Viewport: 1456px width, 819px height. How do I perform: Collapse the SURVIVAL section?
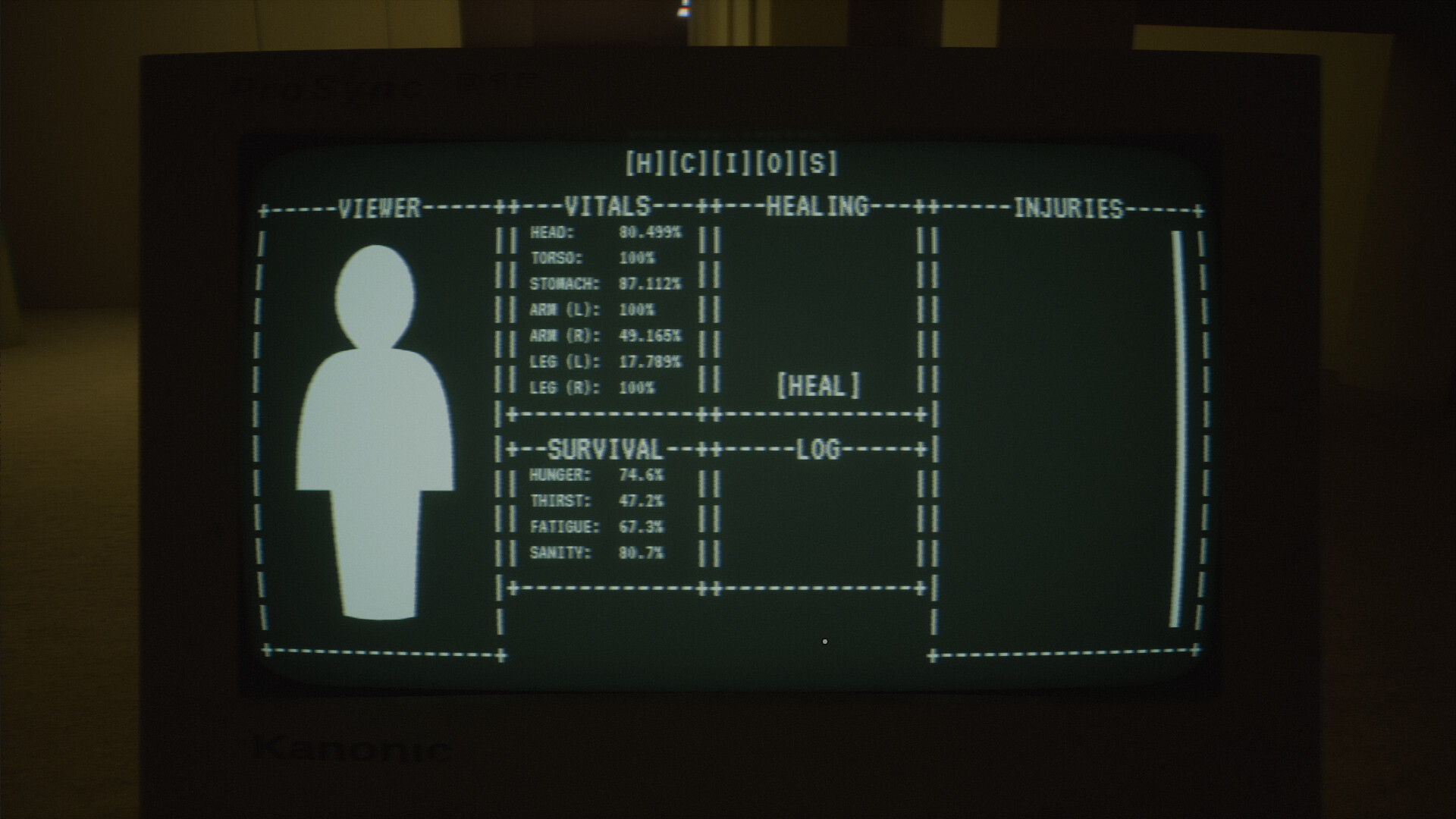pyautogui.click(x=605, y=450)
